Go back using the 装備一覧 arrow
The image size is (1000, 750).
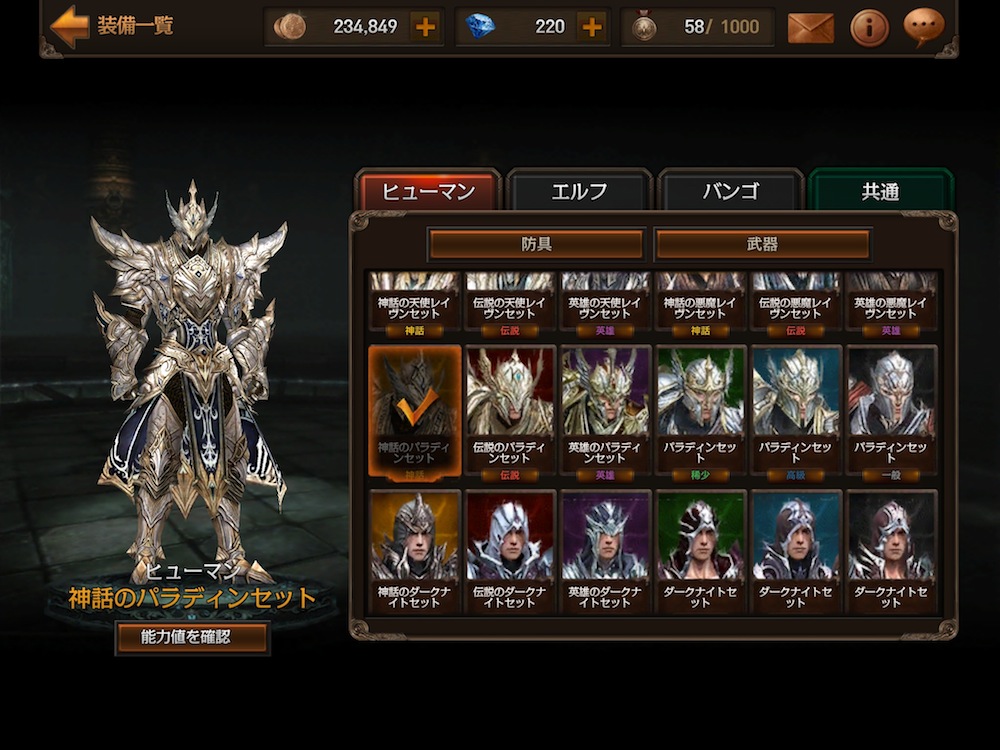(70, 26)
